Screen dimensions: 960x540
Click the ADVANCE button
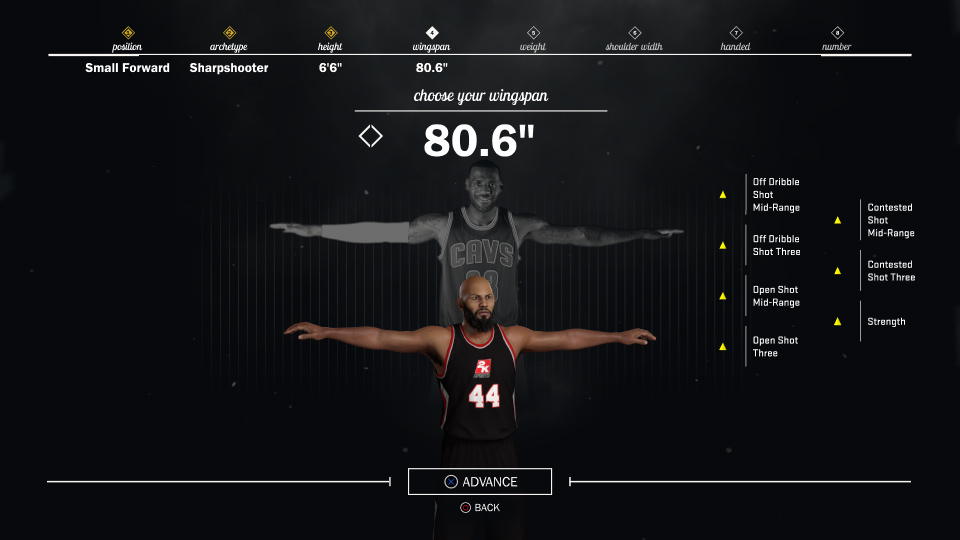click(x=480, y=482)
